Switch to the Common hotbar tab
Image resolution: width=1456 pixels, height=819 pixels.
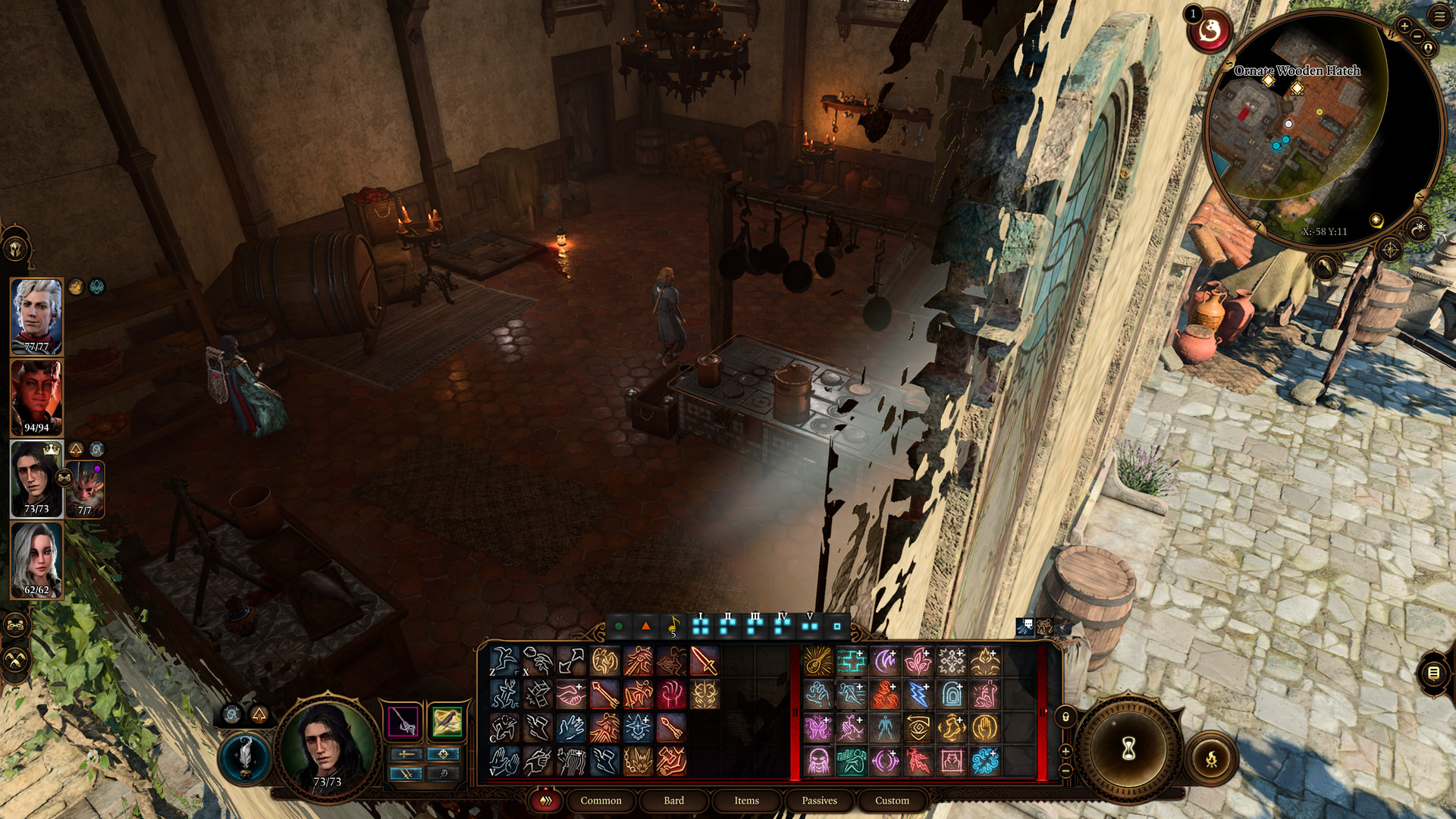coord(601,801)
